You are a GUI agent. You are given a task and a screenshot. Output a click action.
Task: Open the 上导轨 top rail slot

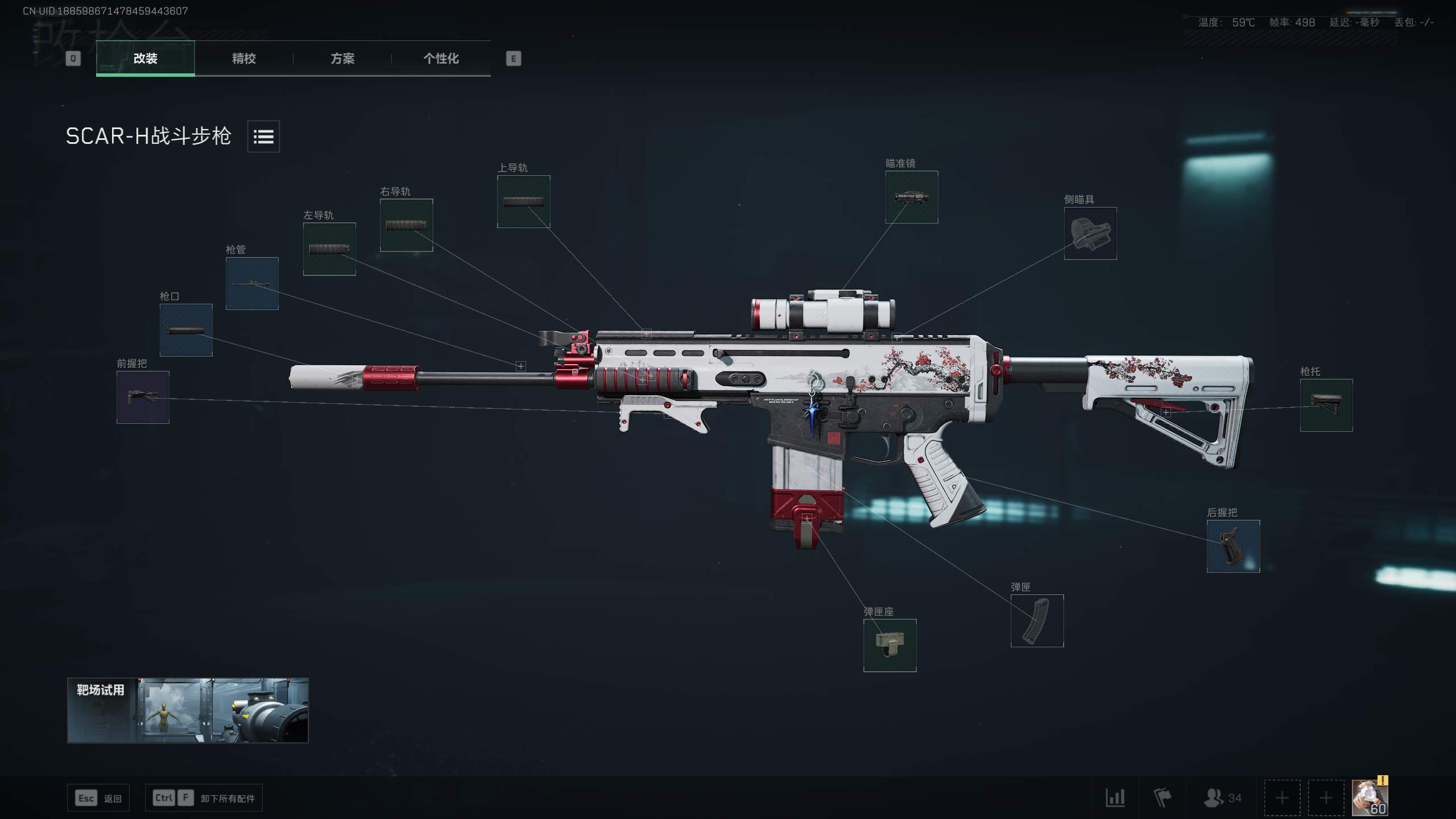coord(523,201)
